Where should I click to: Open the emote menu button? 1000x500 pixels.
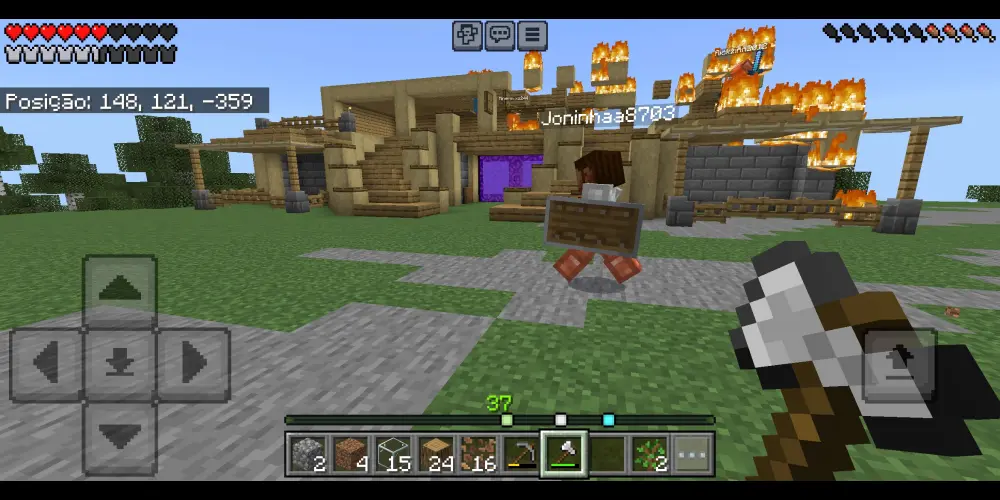click(467, 36)
